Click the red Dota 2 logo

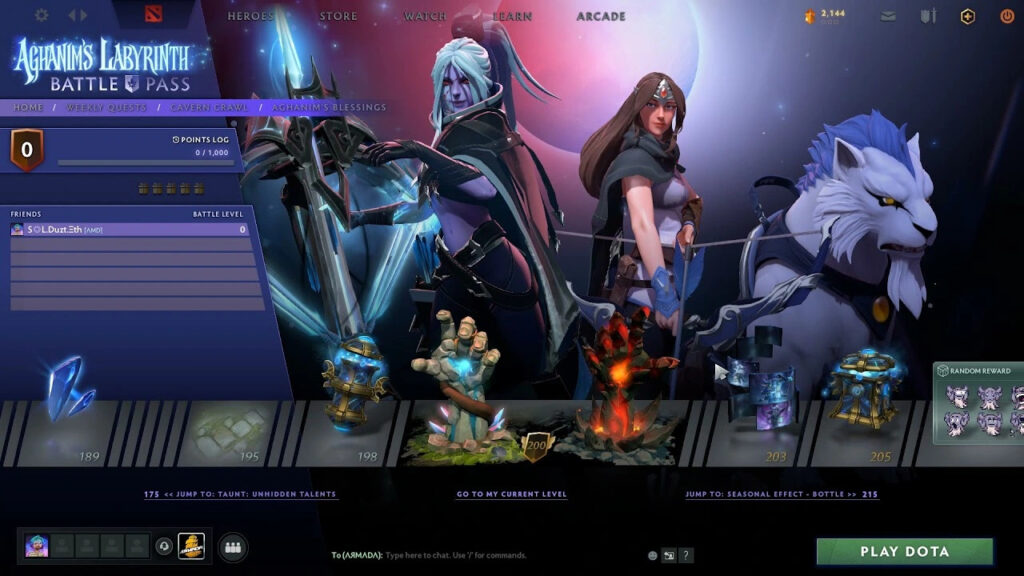[152, 15]
